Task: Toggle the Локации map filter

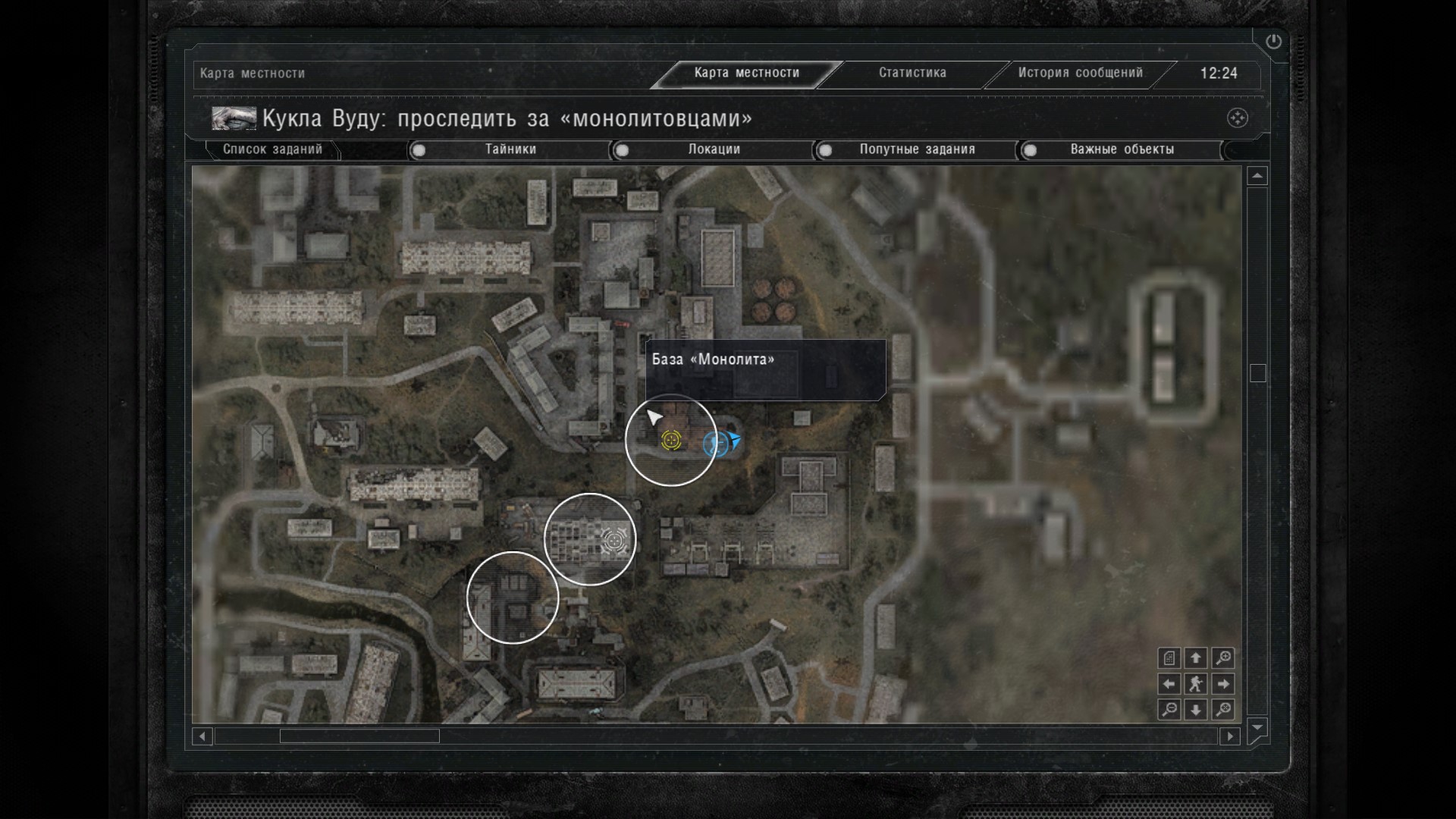Action: tap(713, 149)
